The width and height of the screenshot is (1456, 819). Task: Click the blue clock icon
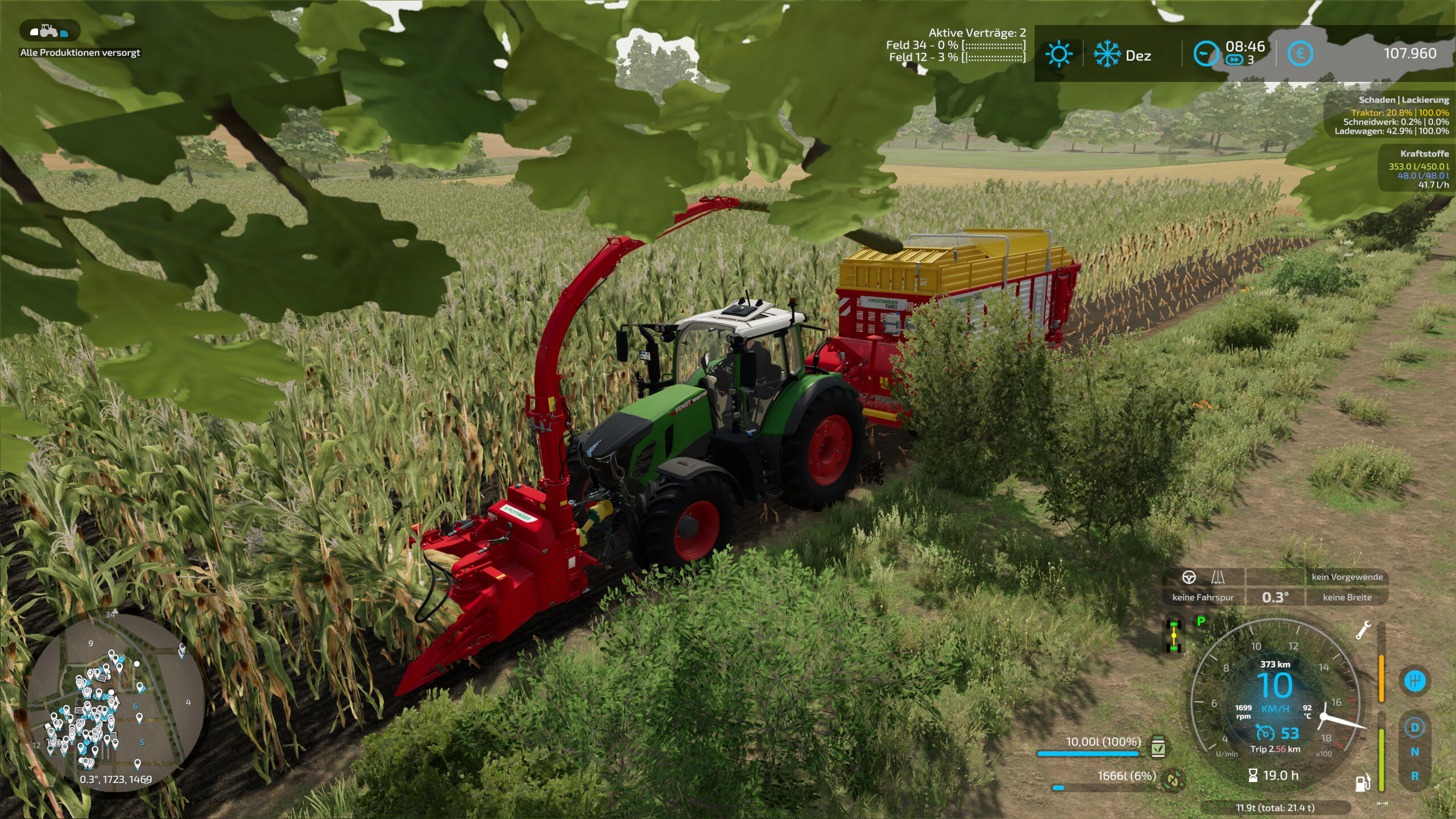tap(1205, 54)
